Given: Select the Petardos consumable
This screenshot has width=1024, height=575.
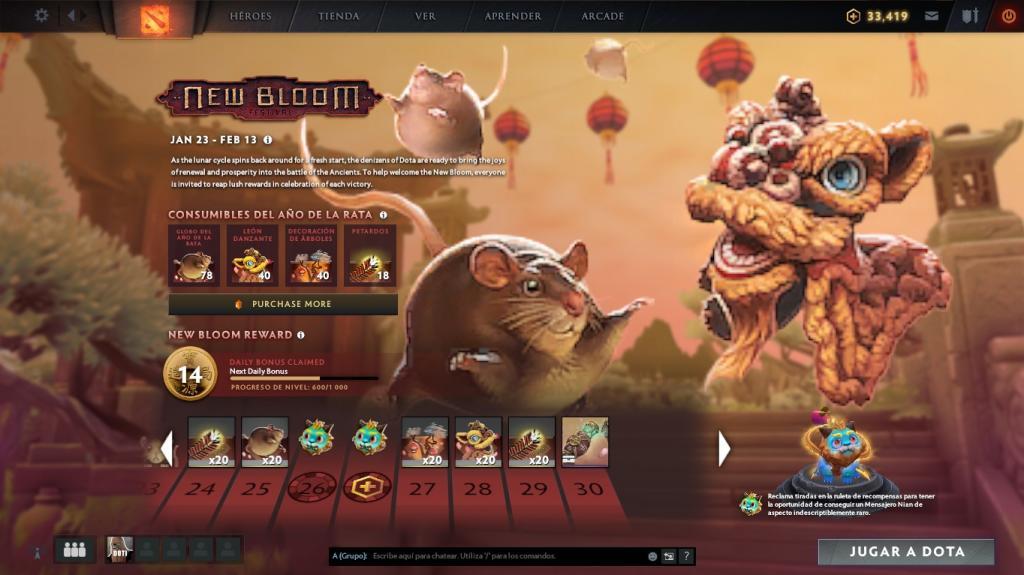Looking at the screenshot, I should (370, 255).
